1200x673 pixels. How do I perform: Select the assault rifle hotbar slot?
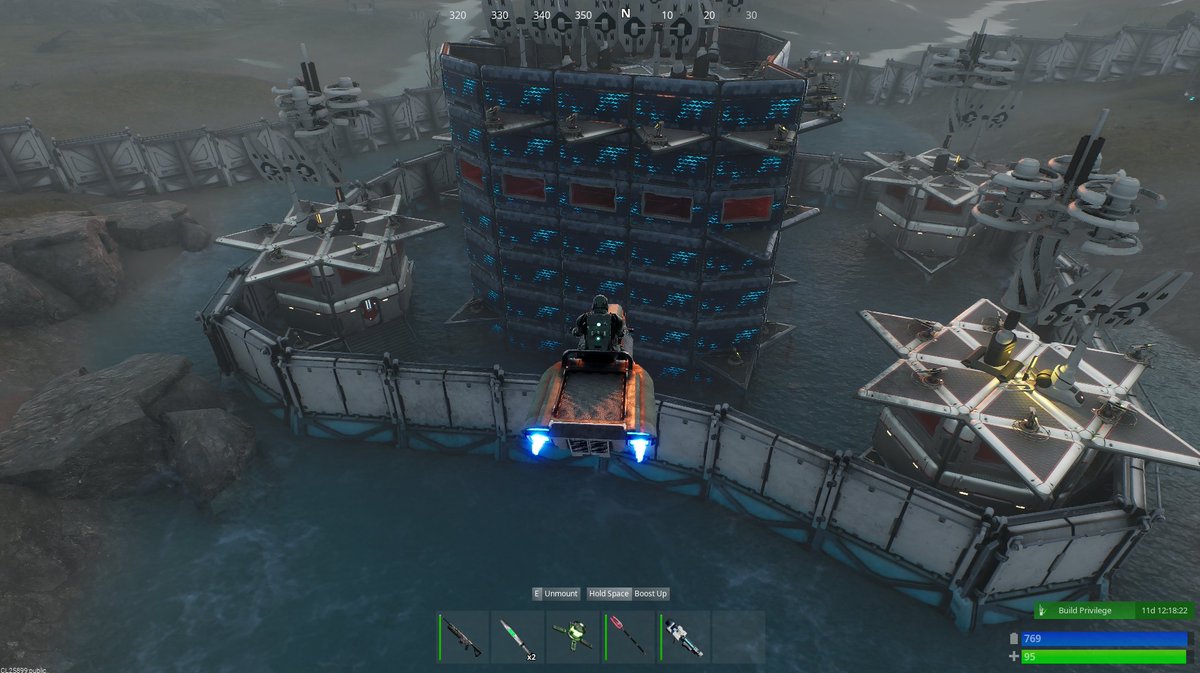click(x=464, y=637)
